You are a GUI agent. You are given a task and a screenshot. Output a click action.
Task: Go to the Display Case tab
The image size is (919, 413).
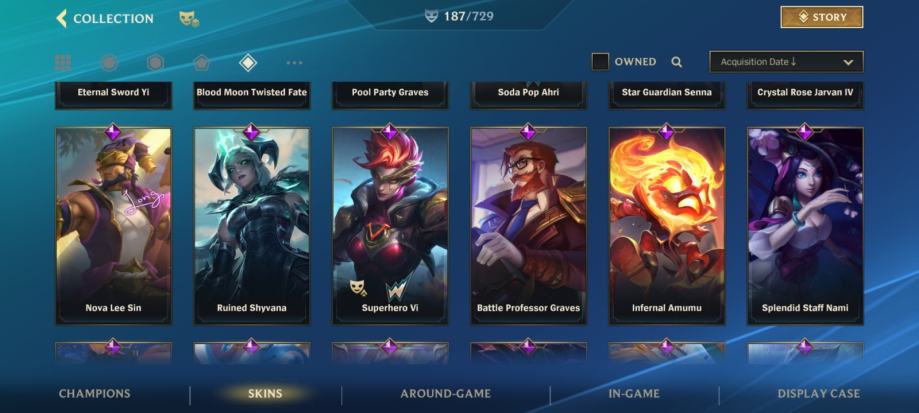tap(818, 394)
